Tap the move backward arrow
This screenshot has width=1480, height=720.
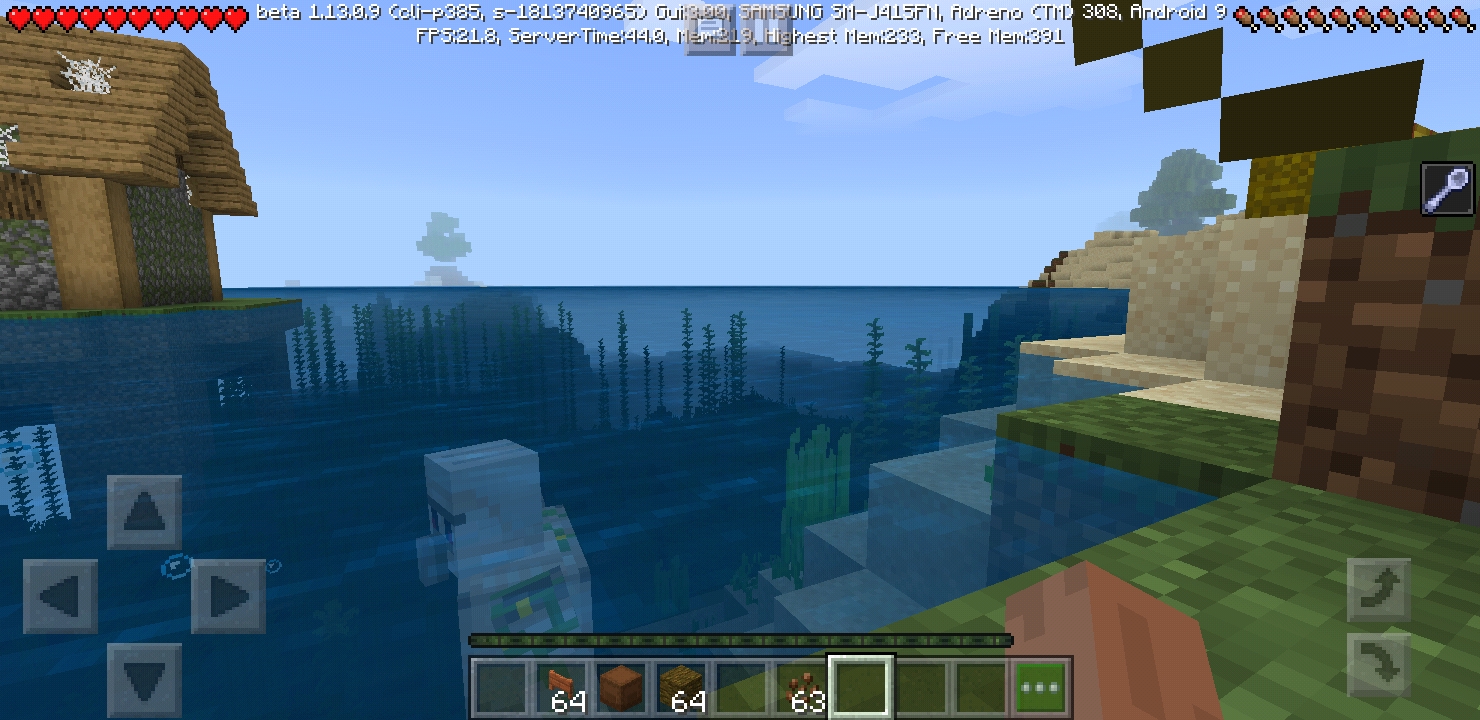[144, 680]
